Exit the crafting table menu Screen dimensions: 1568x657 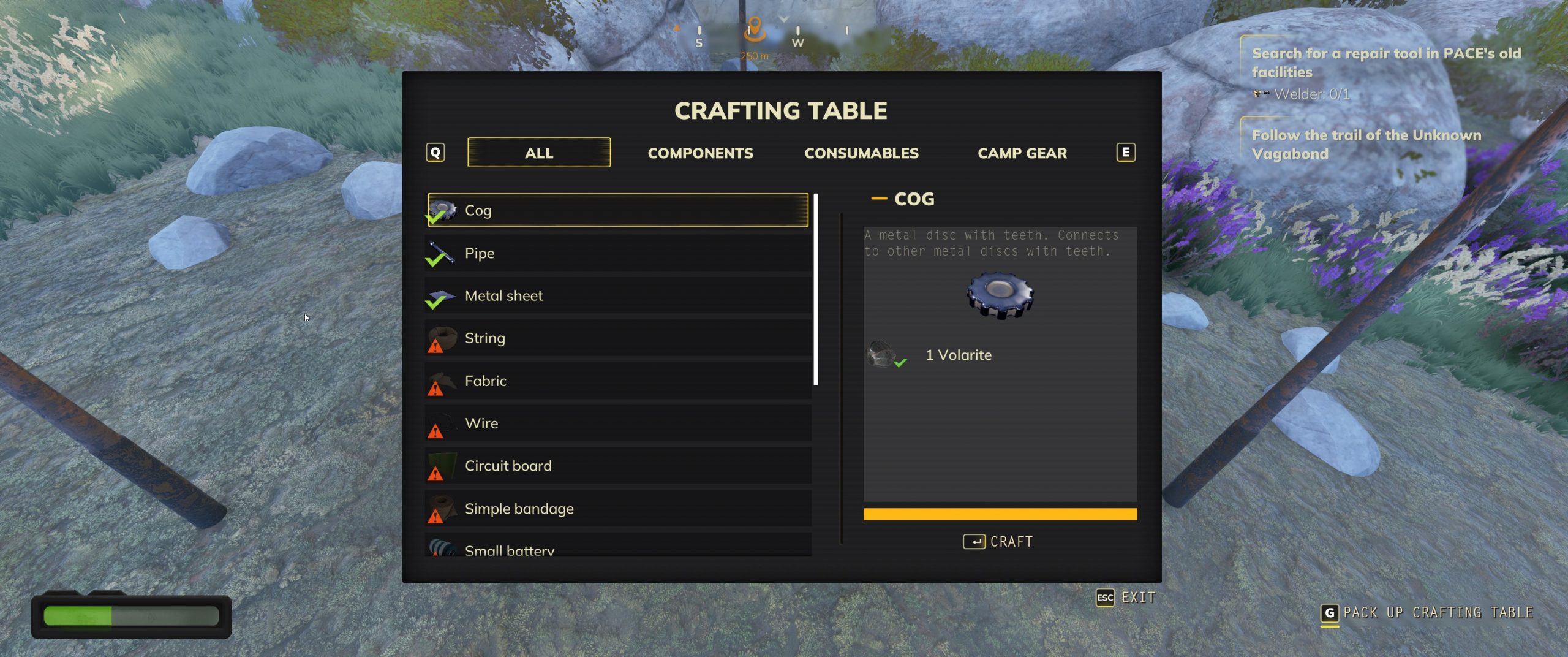1126,598
